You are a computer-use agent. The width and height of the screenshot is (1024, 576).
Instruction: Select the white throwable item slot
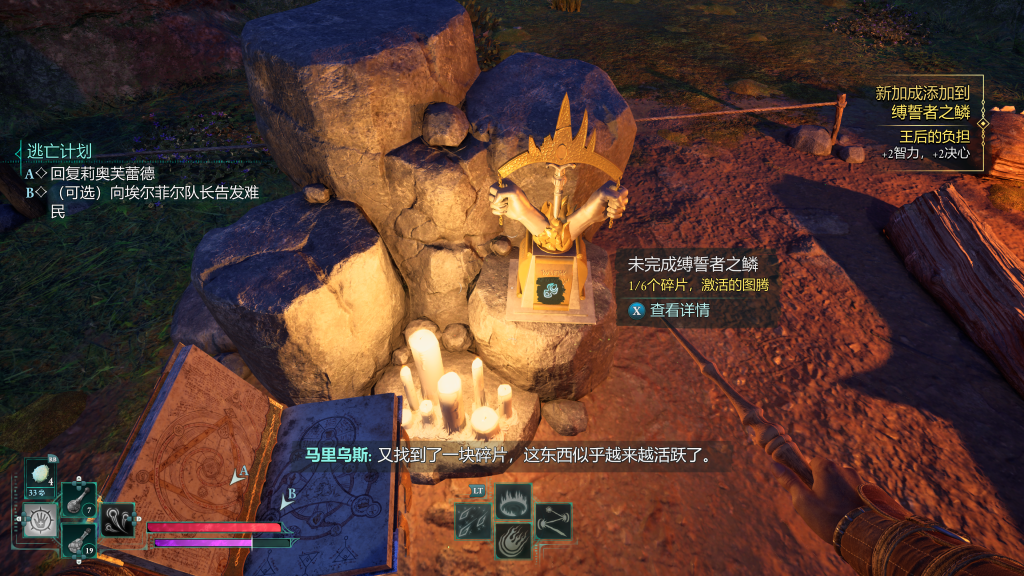[41, 476]
